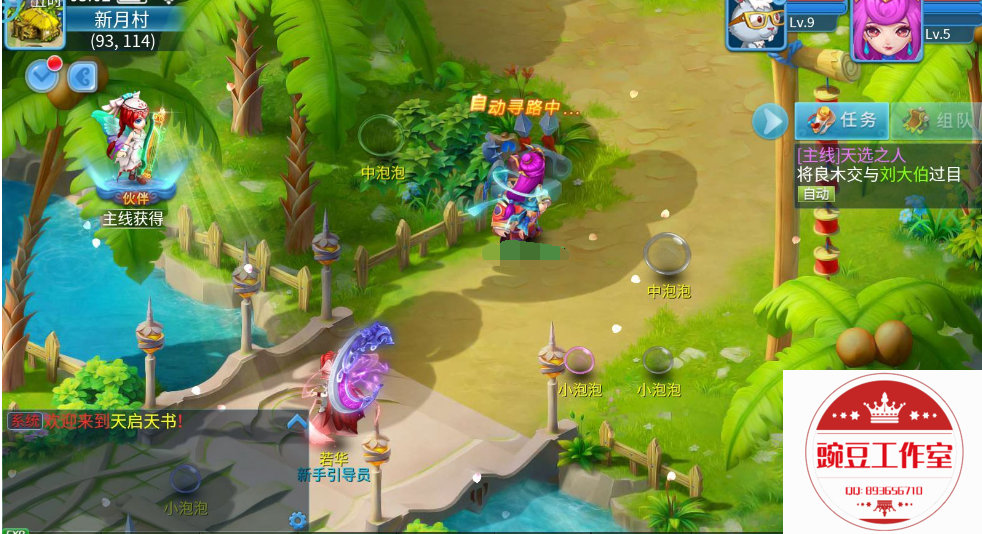Expand the chat box with the up arrow
The width and height of the screenshot is (982, 534).
296,422
